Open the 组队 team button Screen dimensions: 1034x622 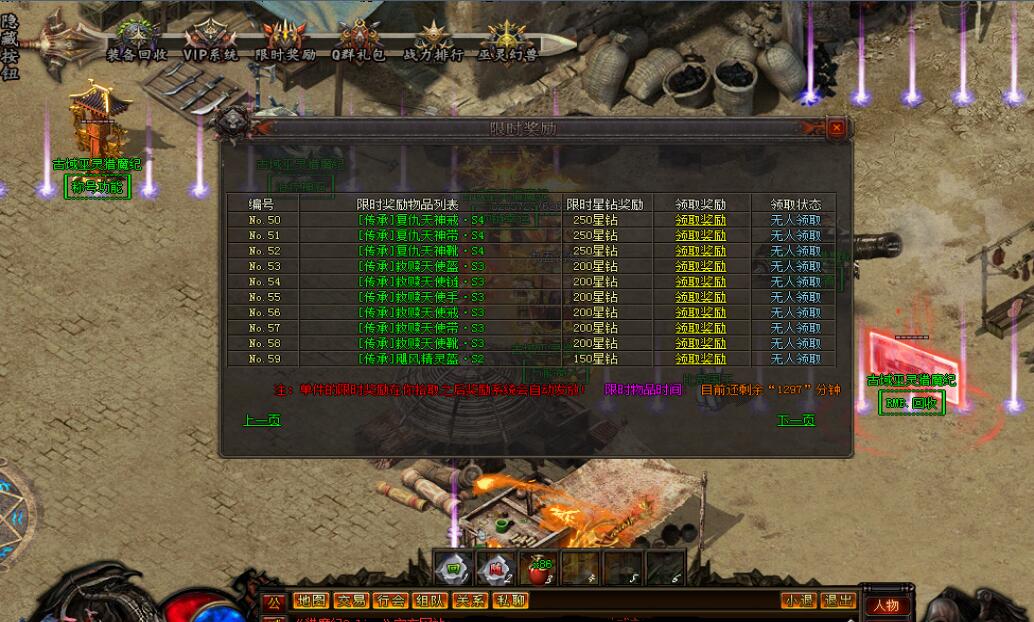(430, 601)
